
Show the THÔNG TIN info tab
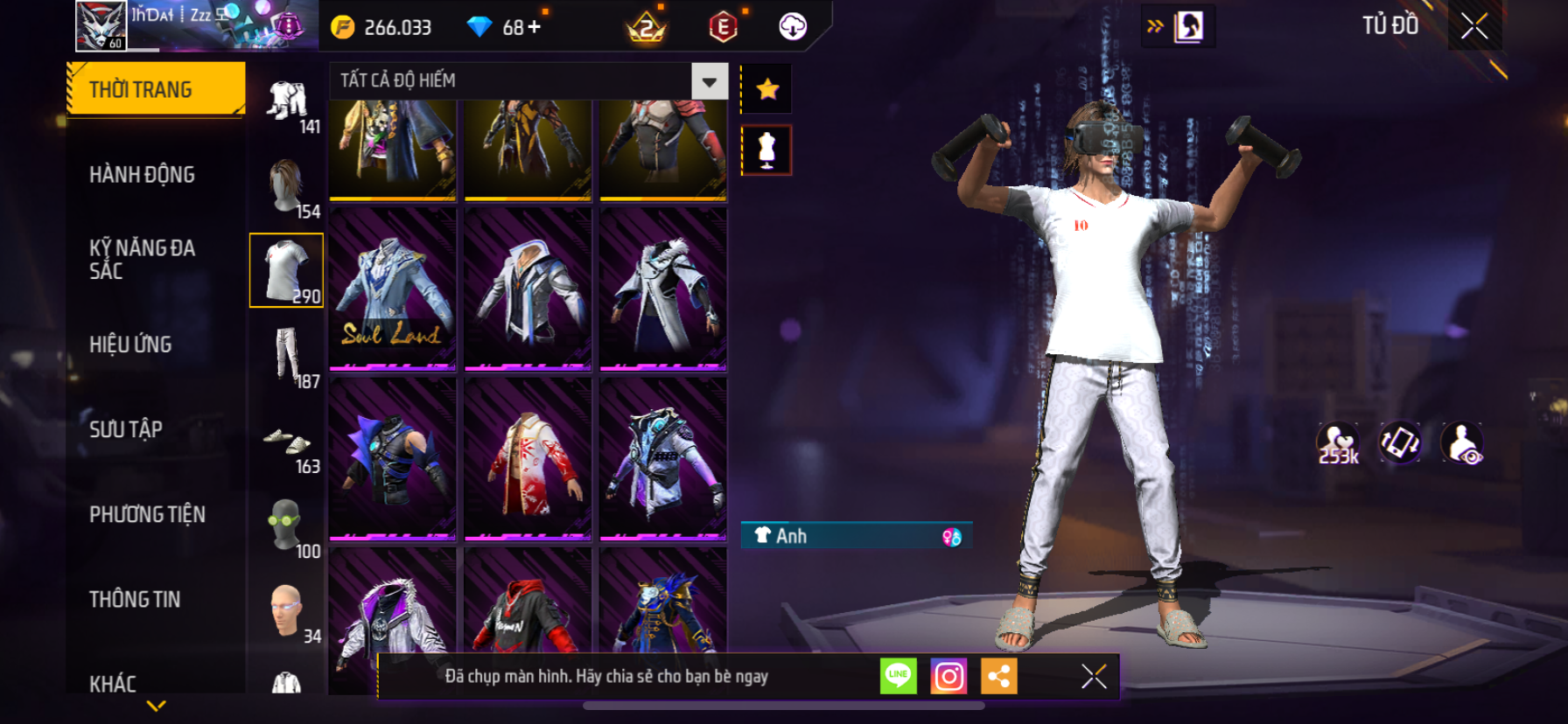[x=135, y=599]
